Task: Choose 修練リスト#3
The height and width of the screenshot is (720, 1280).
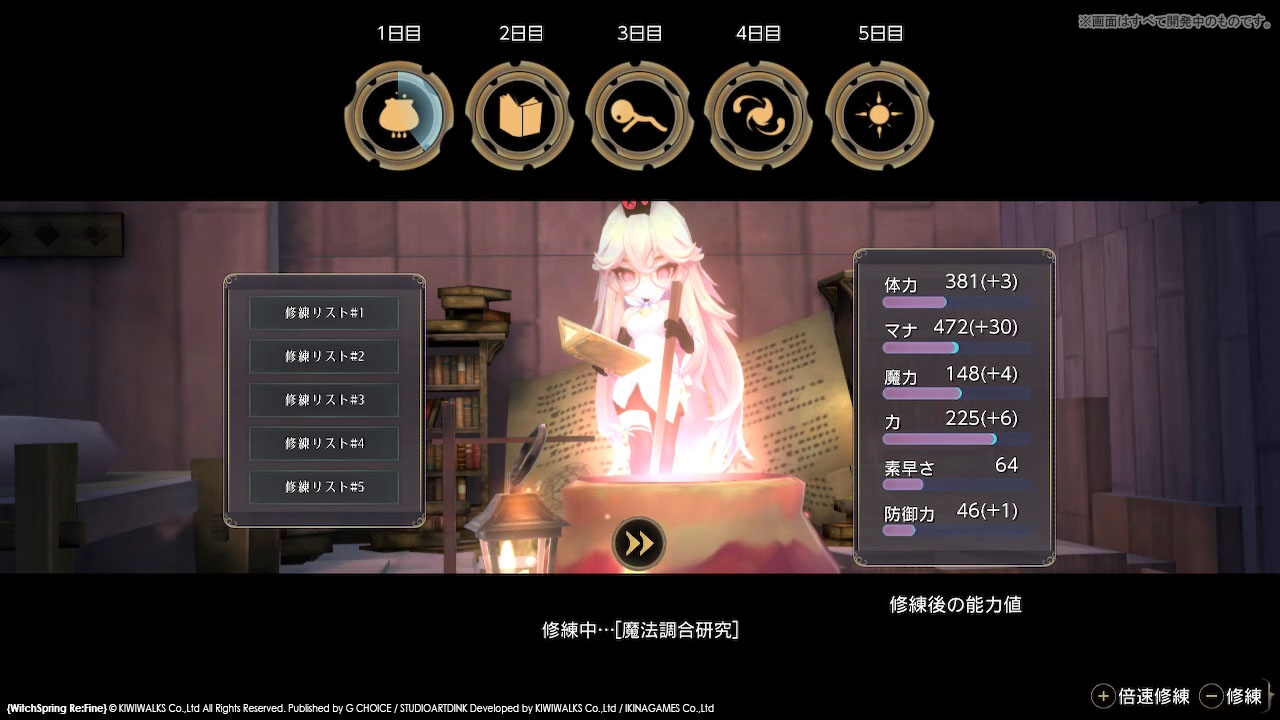Action: 323,400
